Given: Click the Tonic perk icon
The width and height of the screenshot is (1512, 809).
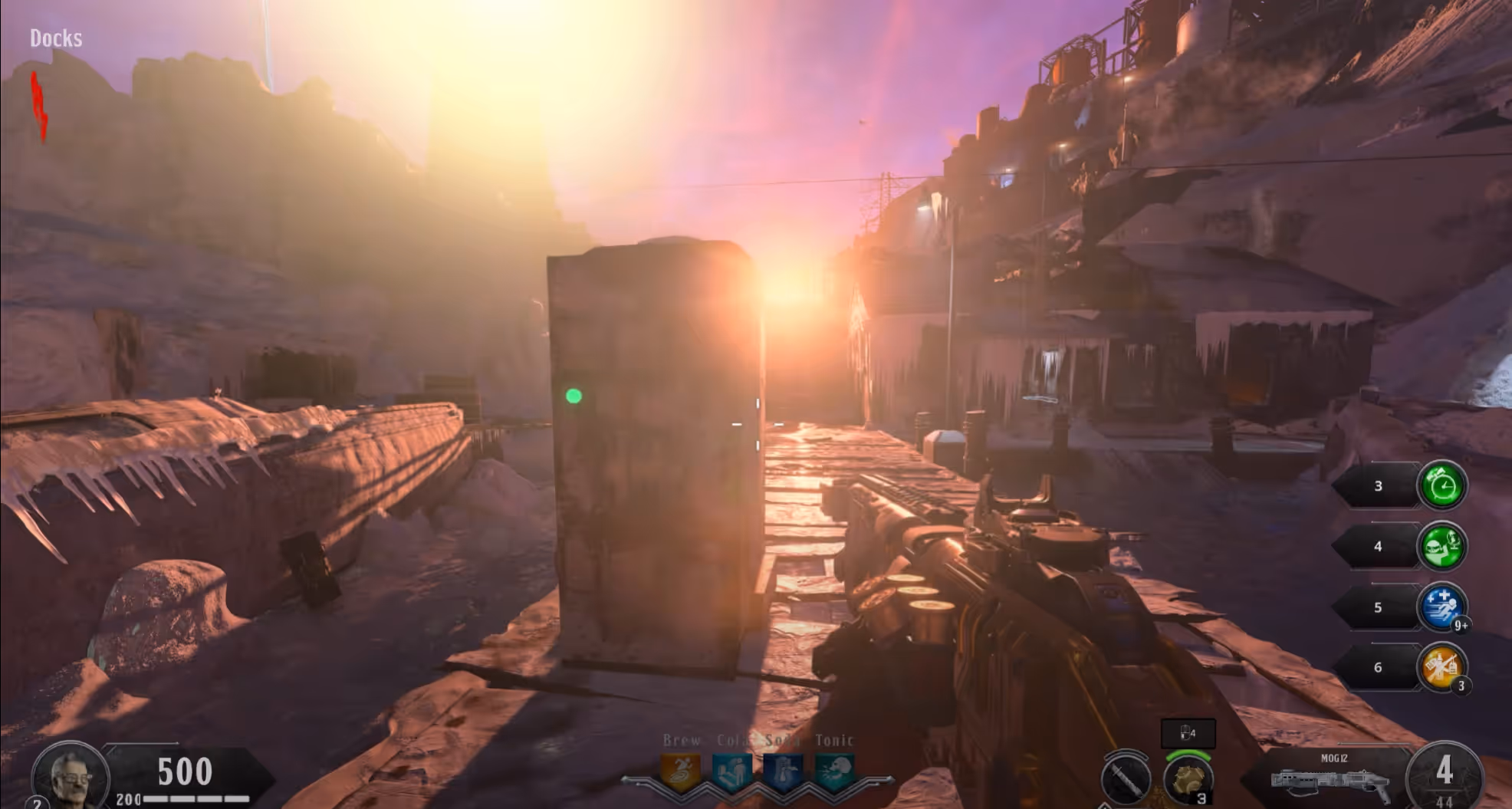Looking at the screenshot, I should (834, 772).
